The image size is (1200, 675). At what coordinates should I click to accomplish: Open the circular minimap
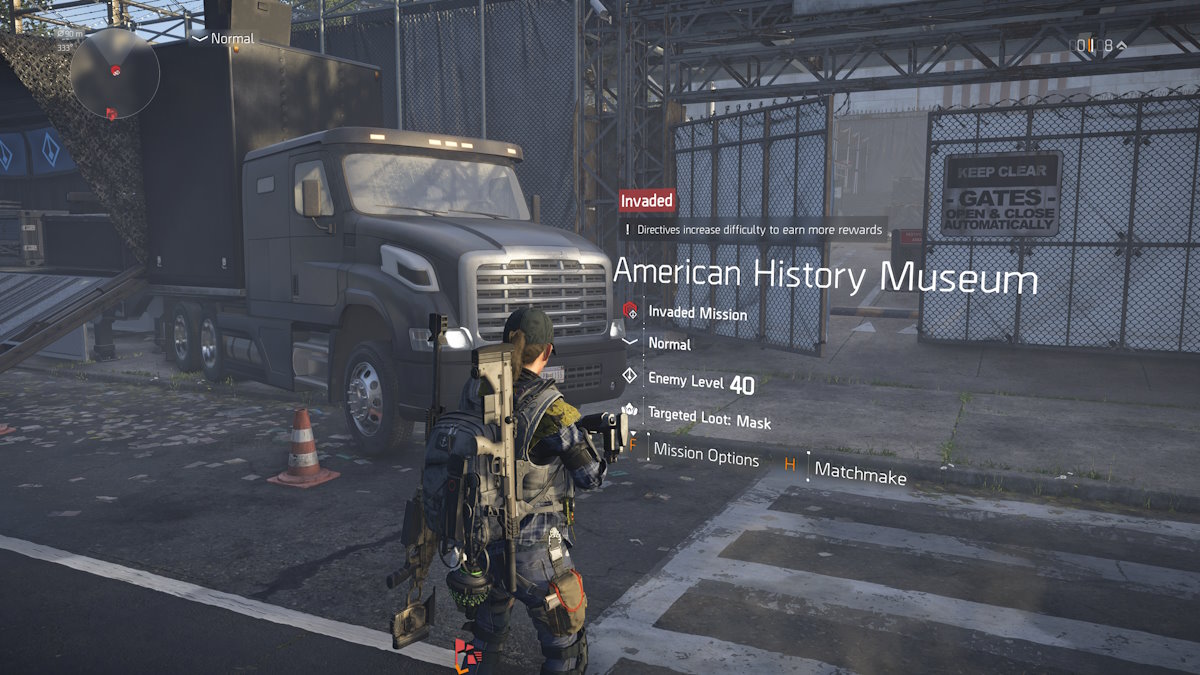[114, 74]
